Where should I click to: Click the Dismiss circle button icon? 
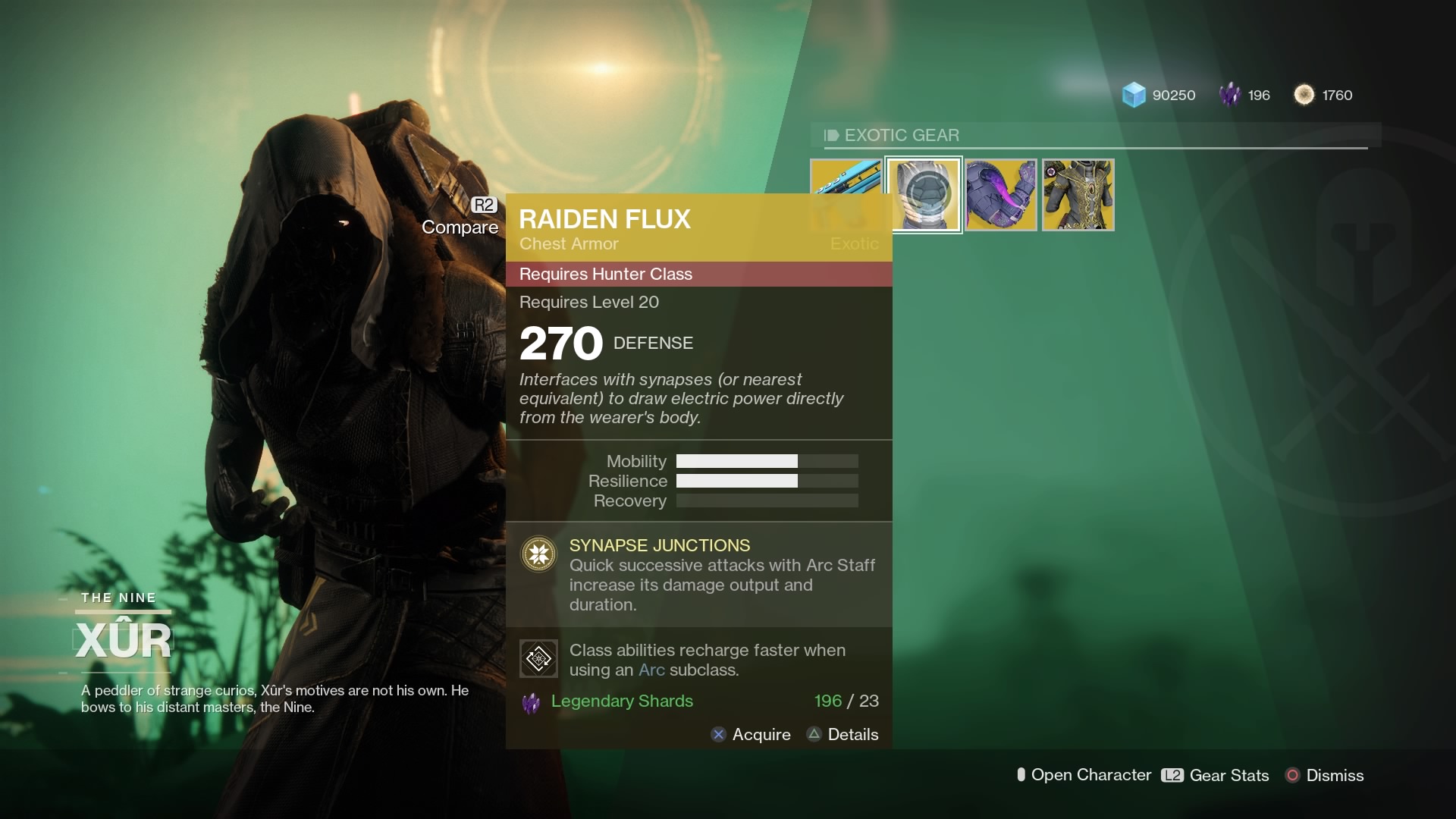tap(1291, 775)
